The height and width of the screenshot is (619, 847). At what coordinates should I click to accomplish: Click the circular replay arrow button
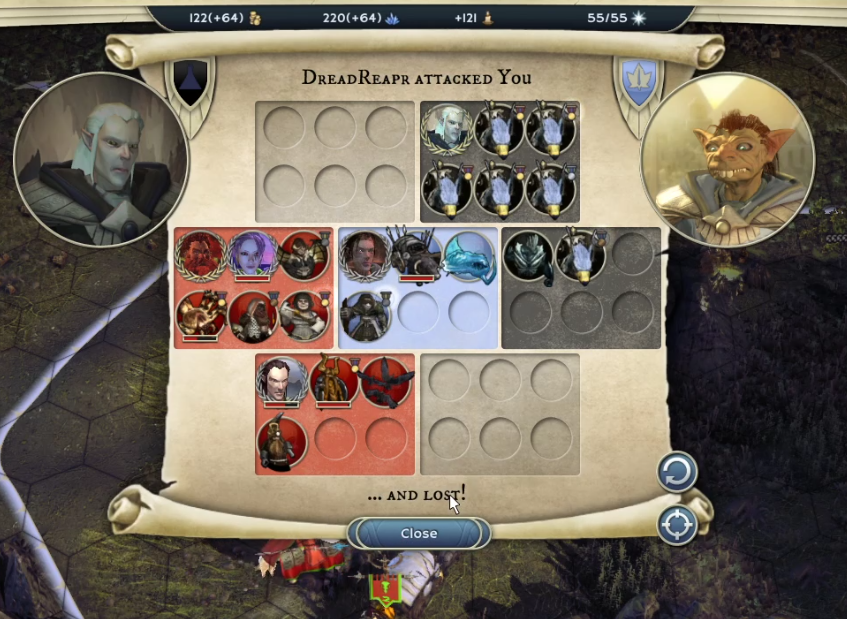tap(677, 472)
